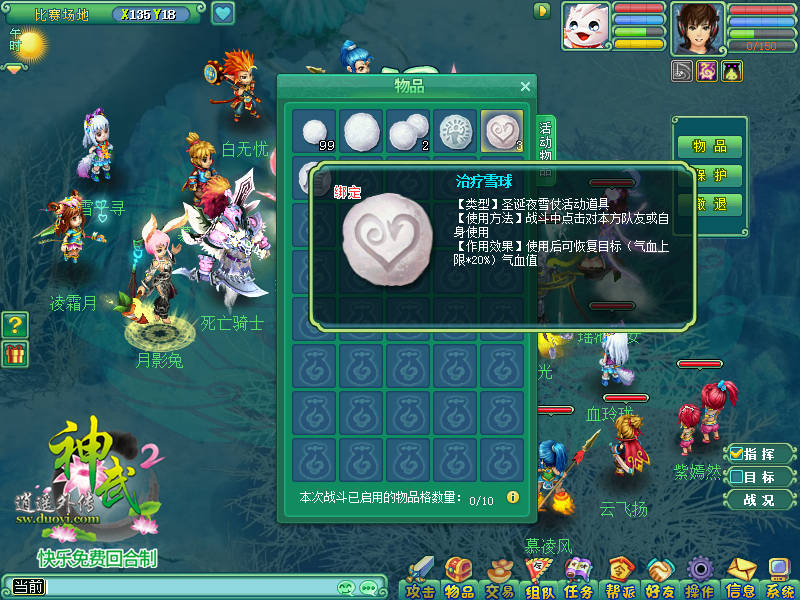Select the large single snowball slot
This screenshot has width=800, height=600.
click(362, 131)
